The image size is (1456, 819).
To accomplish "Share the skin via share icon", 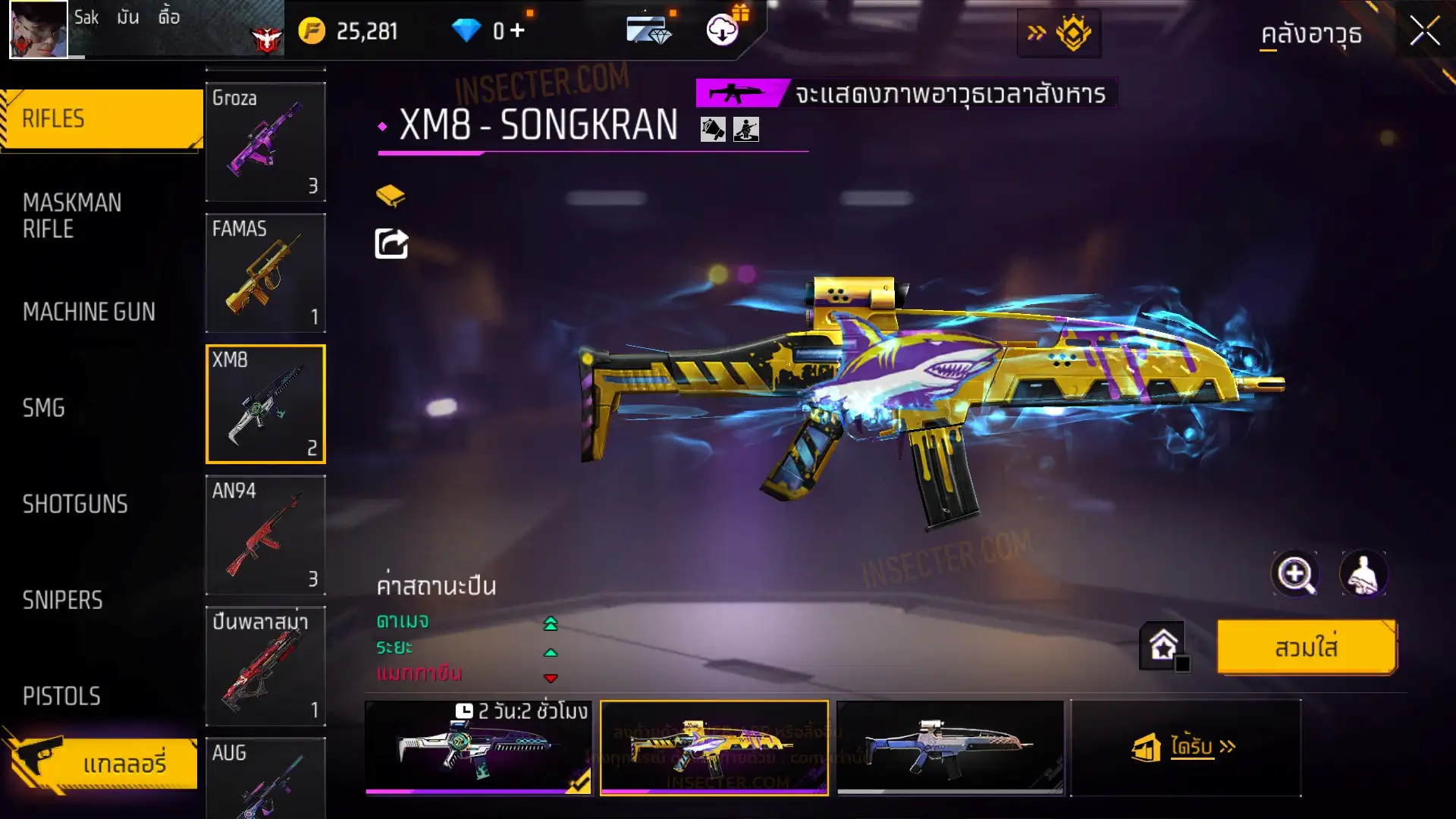I will click(391, 244).
